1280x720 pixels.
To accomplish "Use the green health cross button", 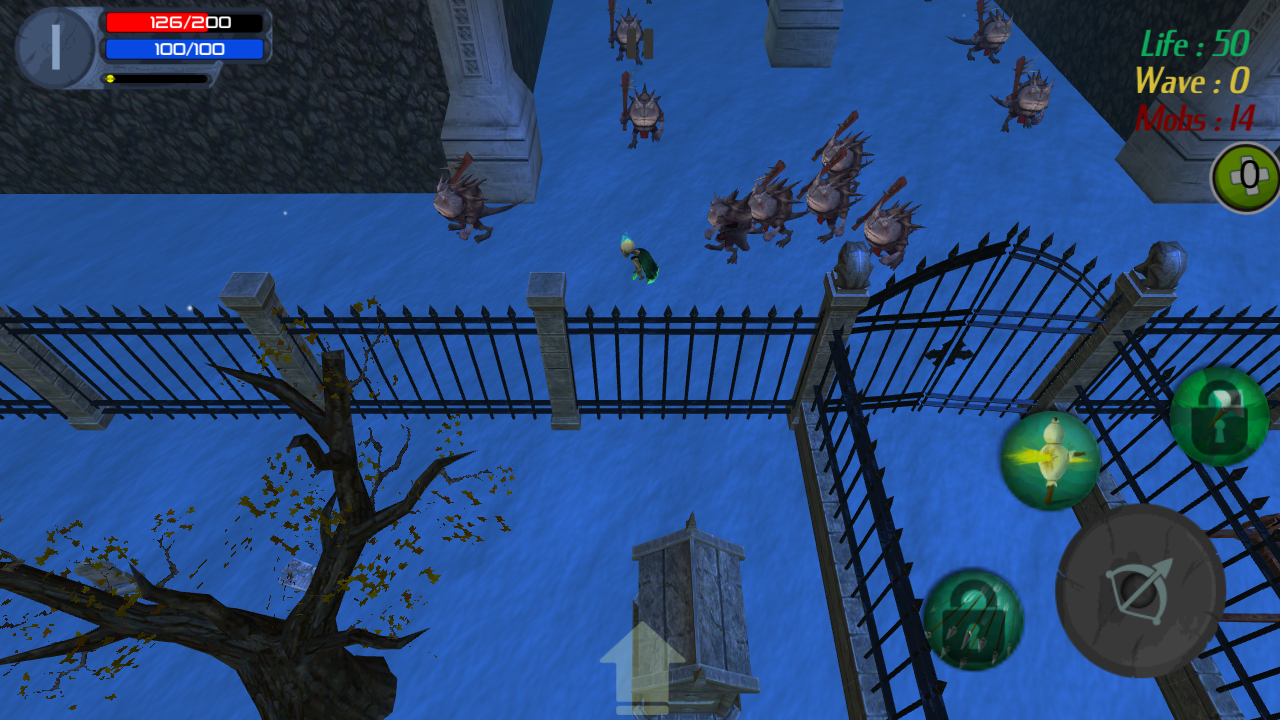I will point(1246,178).
